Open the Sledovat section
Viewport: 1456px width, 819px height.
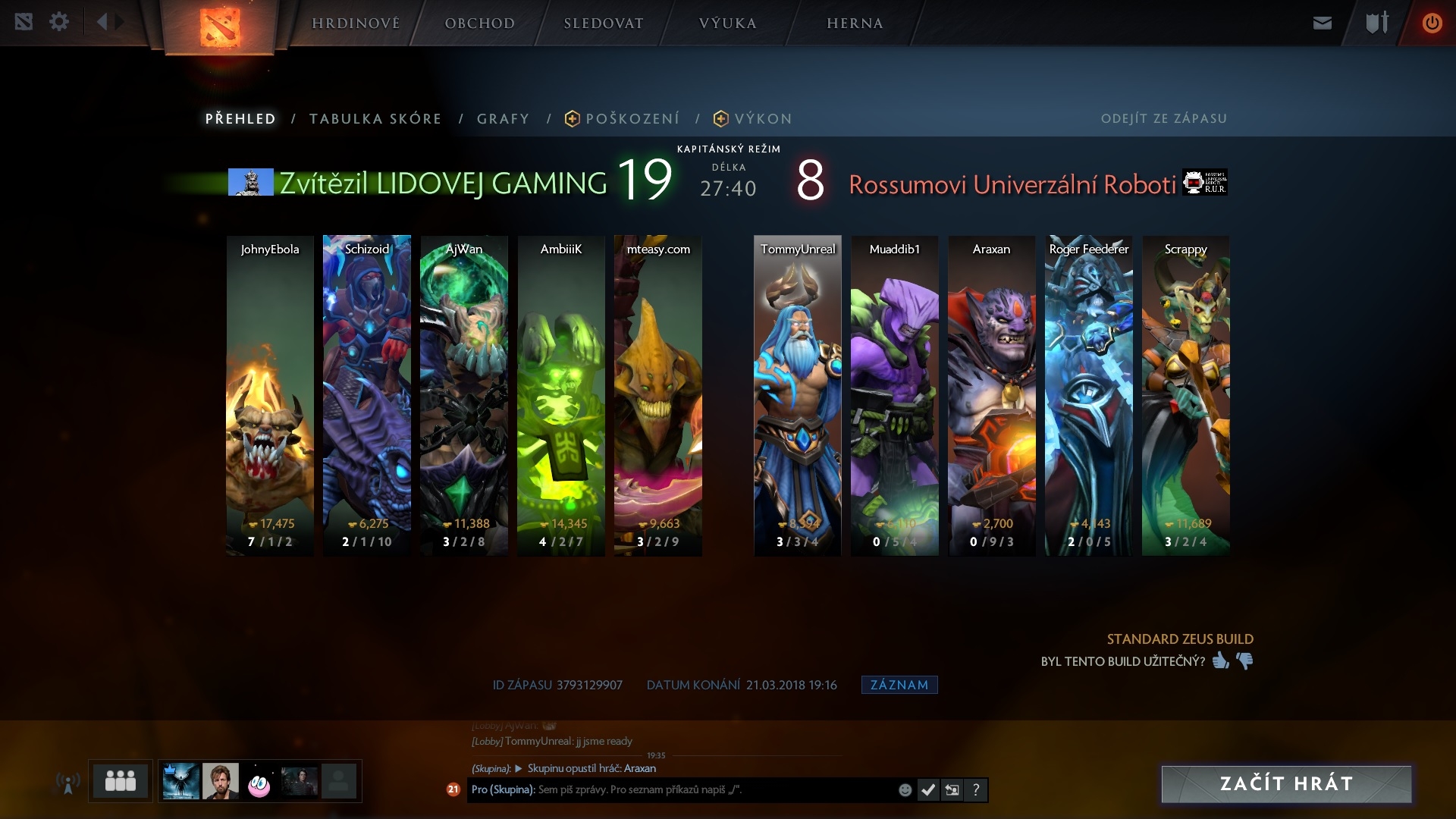point(603,24)
